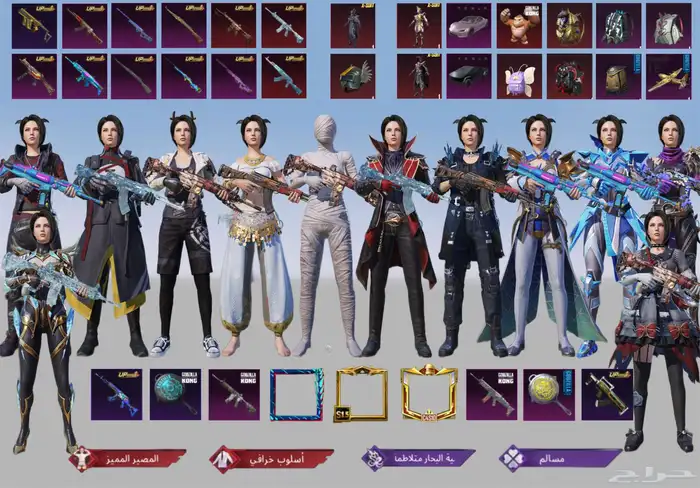700x488 pixels.
Task: Select the مسالم title banner
Action: (x=560, y=459)
